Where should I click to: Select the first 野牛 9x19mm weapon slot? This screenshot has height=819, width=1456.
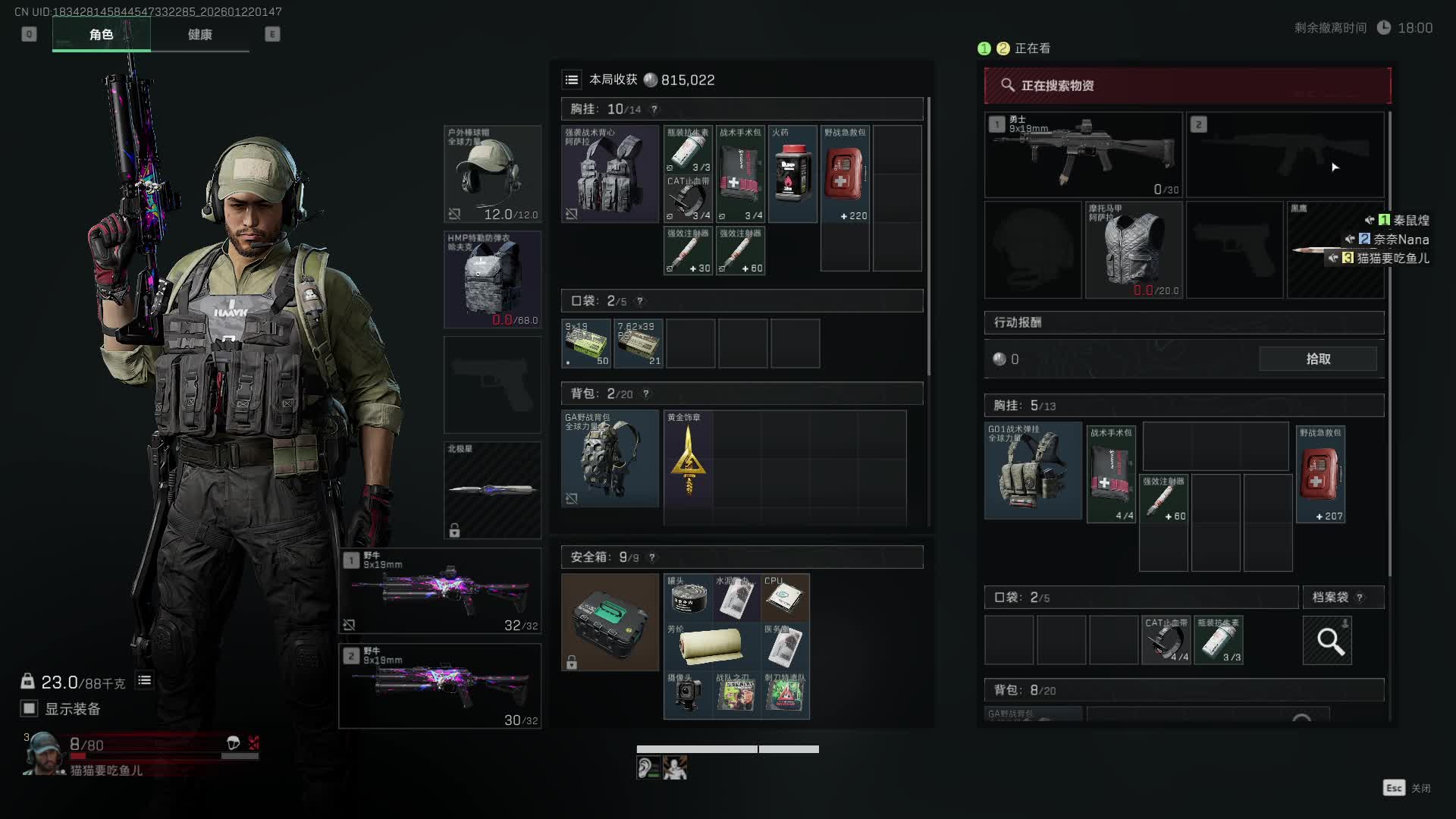point(440,591)
